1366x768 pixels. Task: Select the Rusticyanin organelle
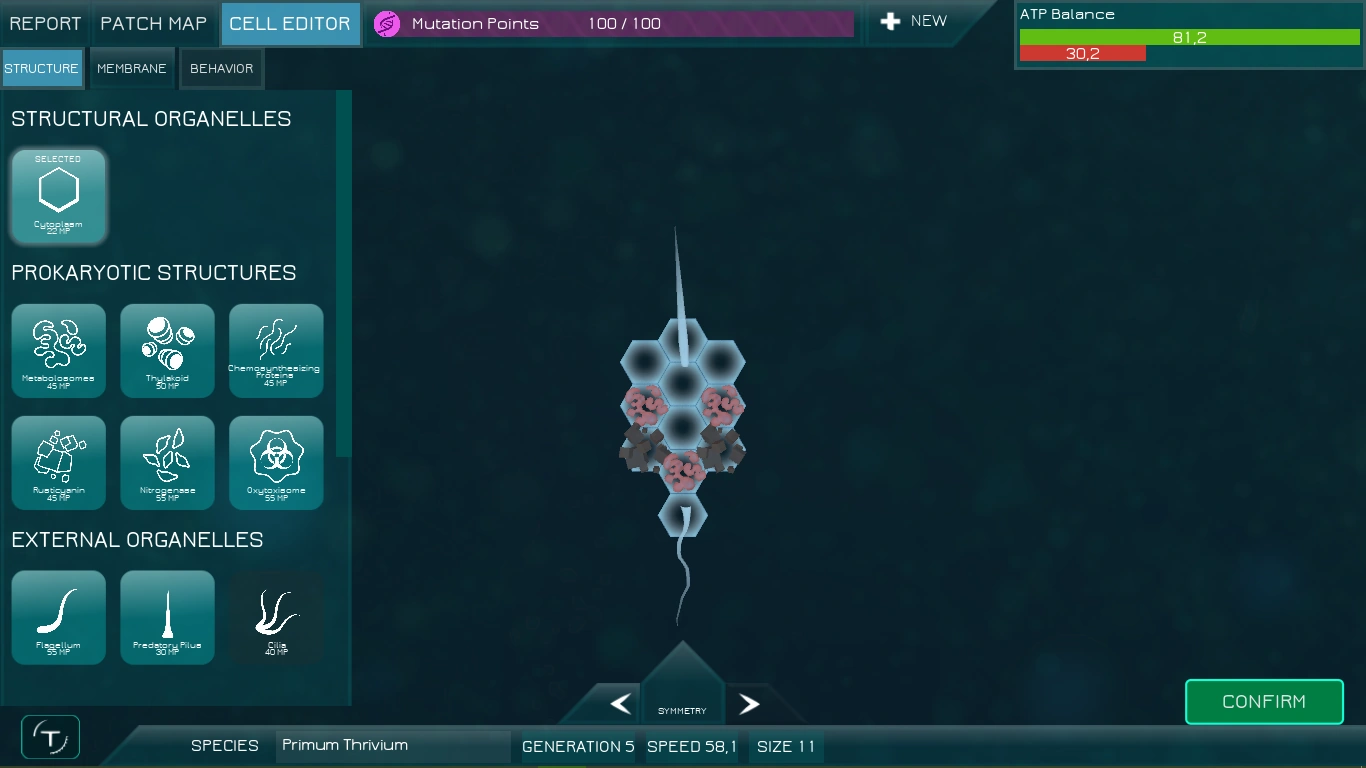coord(58,462)
